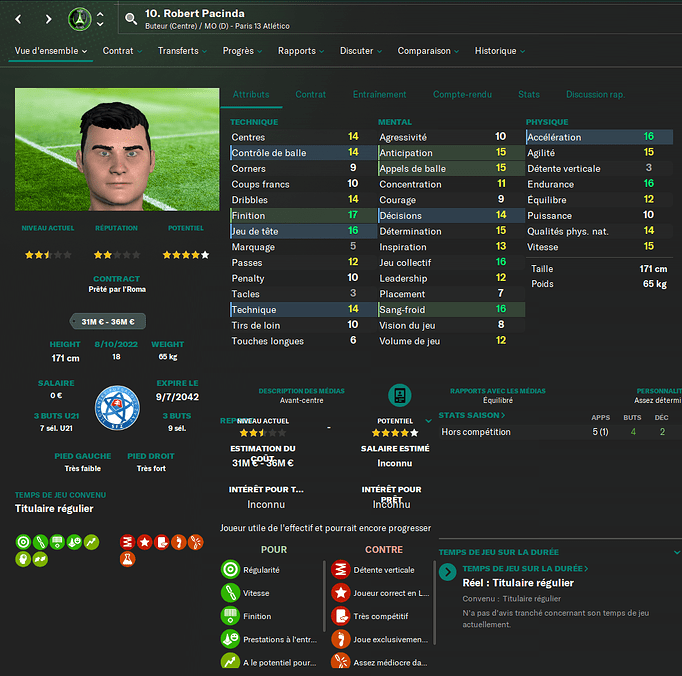The image size is (682, 676).
Task: Open the Contrat dropdown menu
Action: [x=123, y=51]
